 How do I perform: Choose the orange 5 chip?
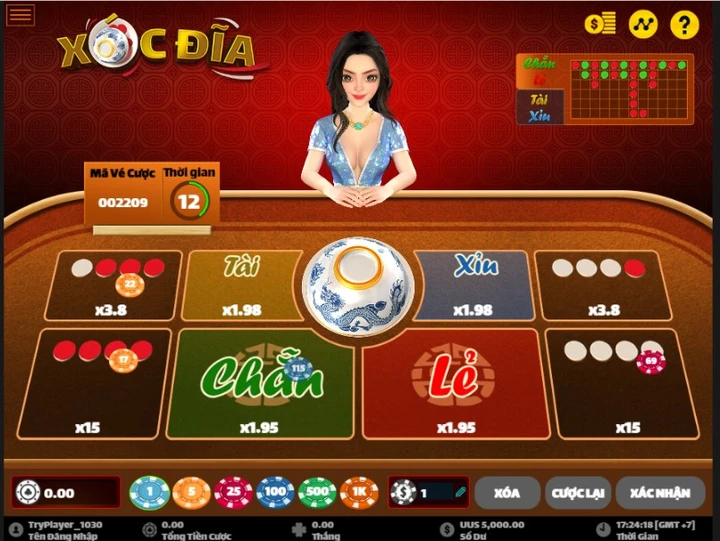[x=191, y=492]
